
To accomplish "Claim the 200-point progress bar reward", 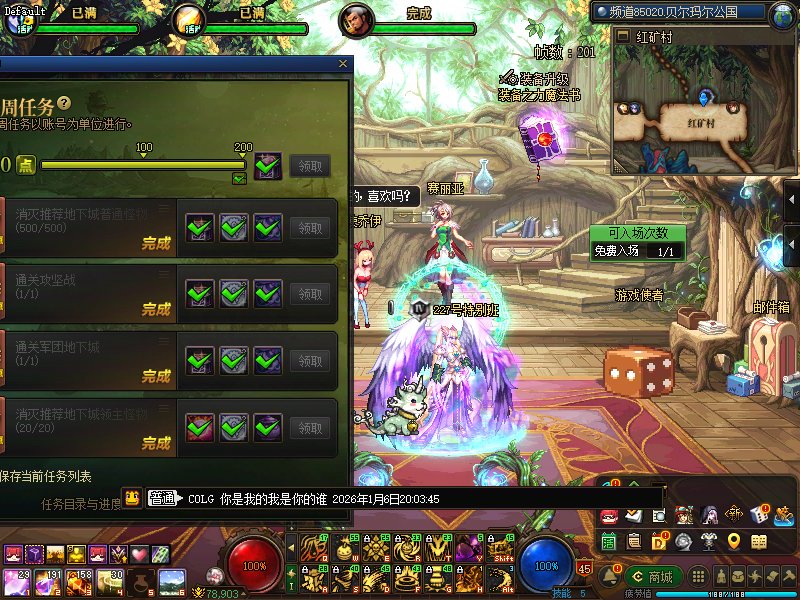I will click(310, 166).
